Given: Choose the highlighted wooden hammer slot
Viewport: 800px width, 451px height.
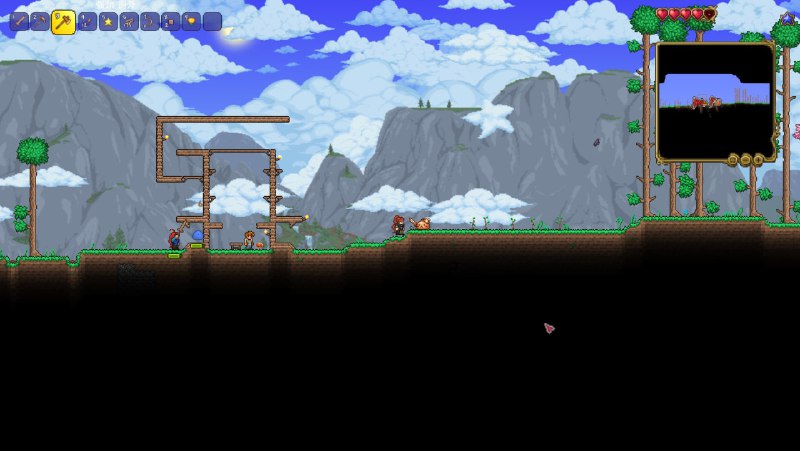Looking at the screenshot, I should tap(63, 21).
